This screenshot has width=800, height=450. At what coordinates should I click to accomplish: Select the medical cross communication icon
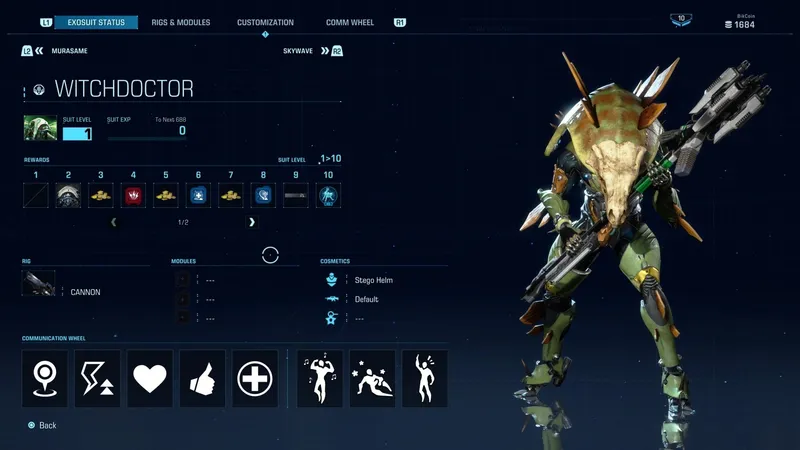[x=255, y=378]
